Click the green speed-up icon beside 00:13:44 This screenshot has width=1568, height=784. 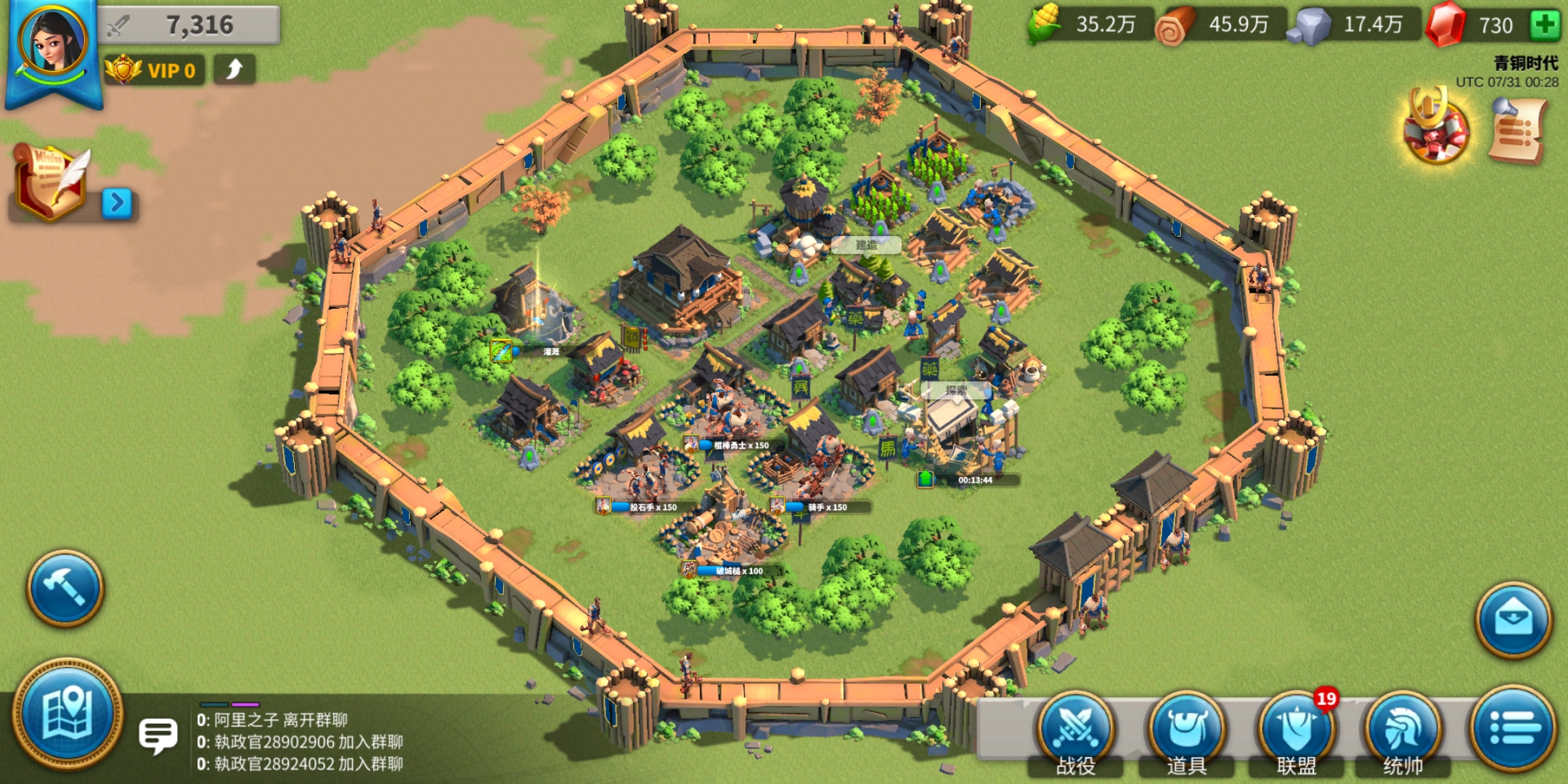click(926, 479)
